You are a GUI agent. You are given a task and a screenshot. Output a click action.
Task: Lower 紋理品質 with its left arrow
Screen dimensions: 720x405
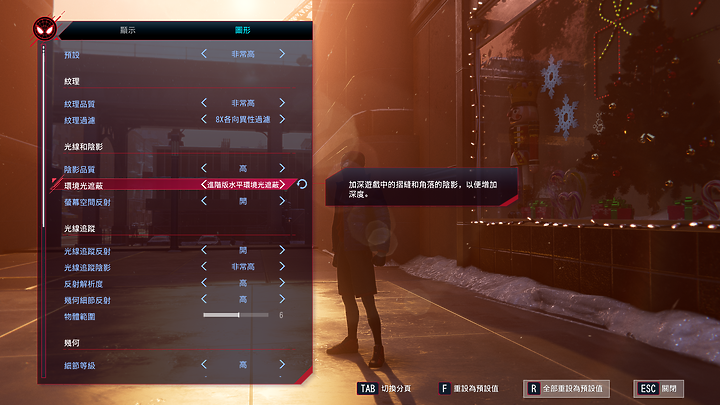point(204,103)
